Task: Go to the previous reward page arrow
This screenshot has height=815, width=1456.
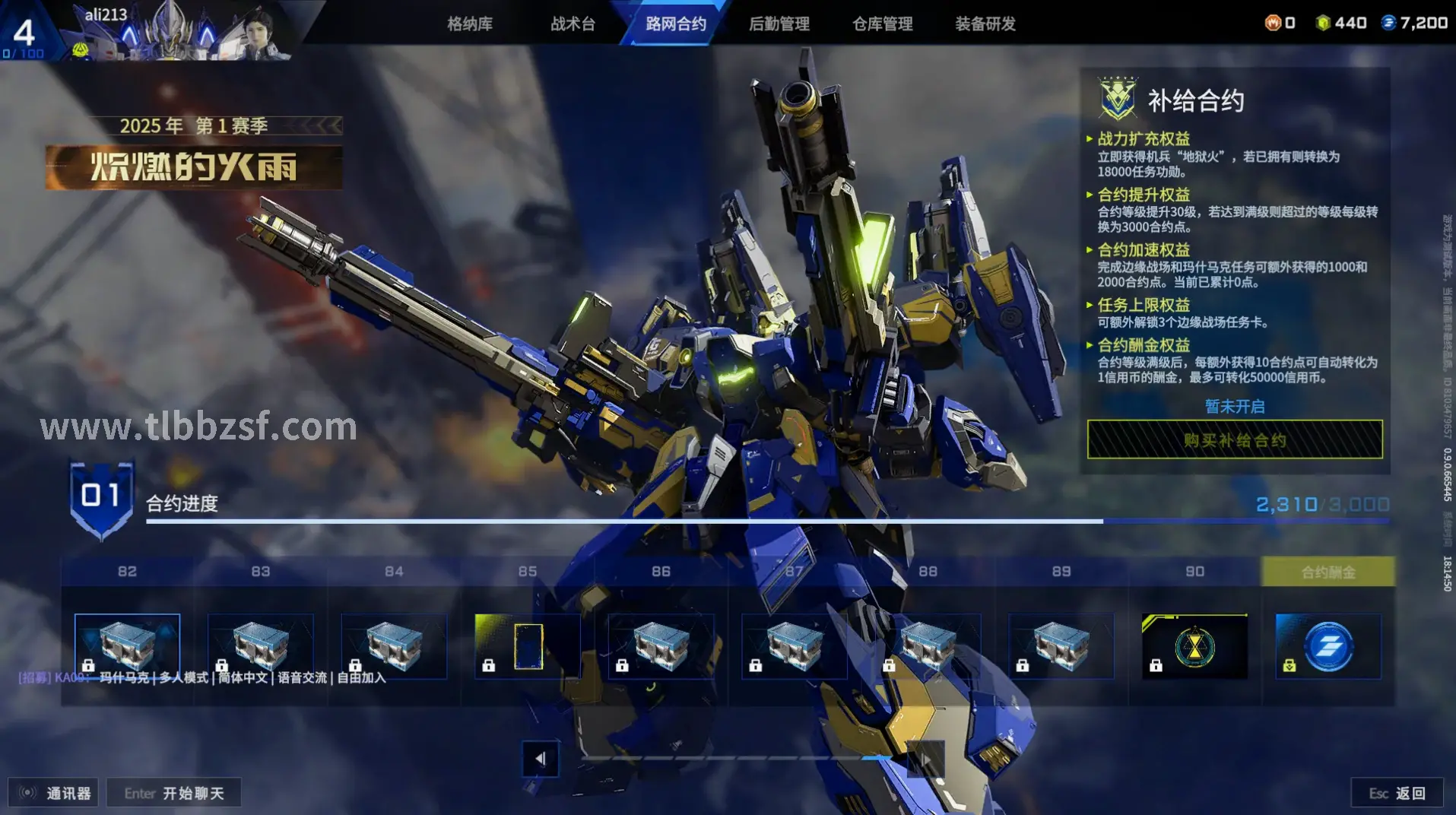Action: [x=541, y=759]
